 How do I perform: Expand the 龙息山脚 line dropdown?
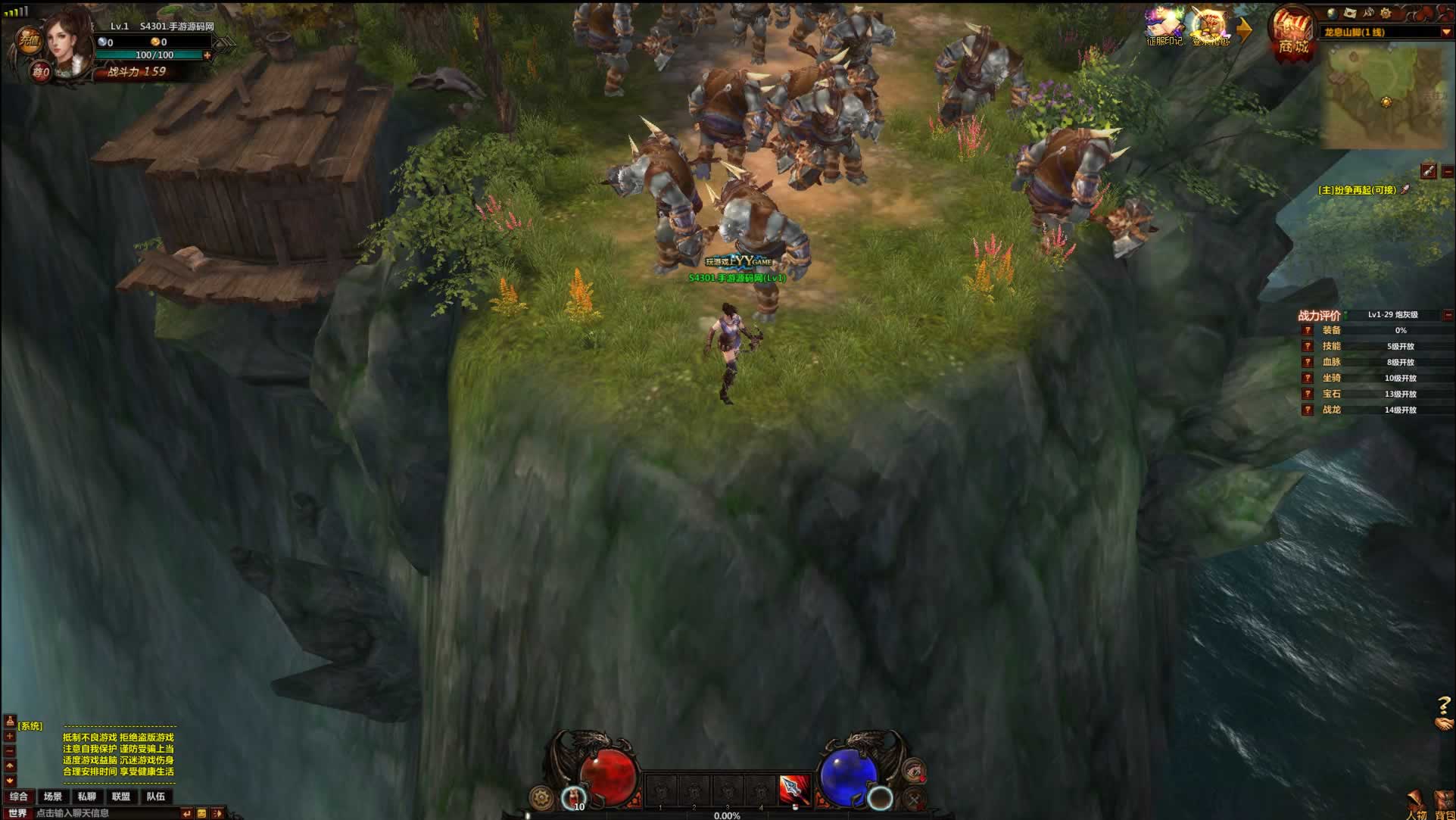pyautogui.click(x=1445, y=33)
